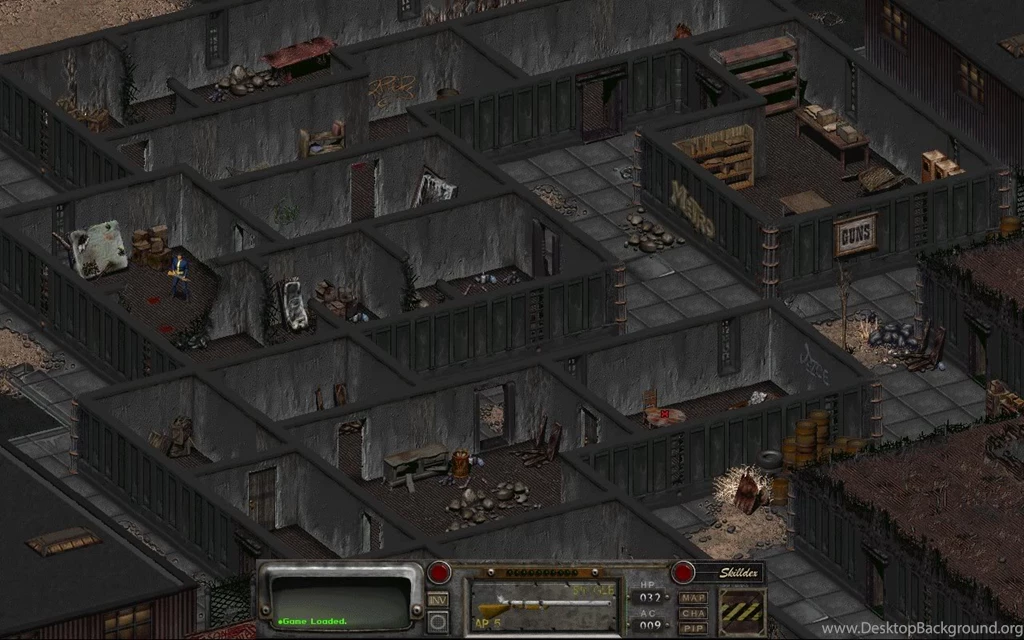Open the PIP-Boy with the PIP button
The height and width of the screenshot is (640, 1024).
692,628
